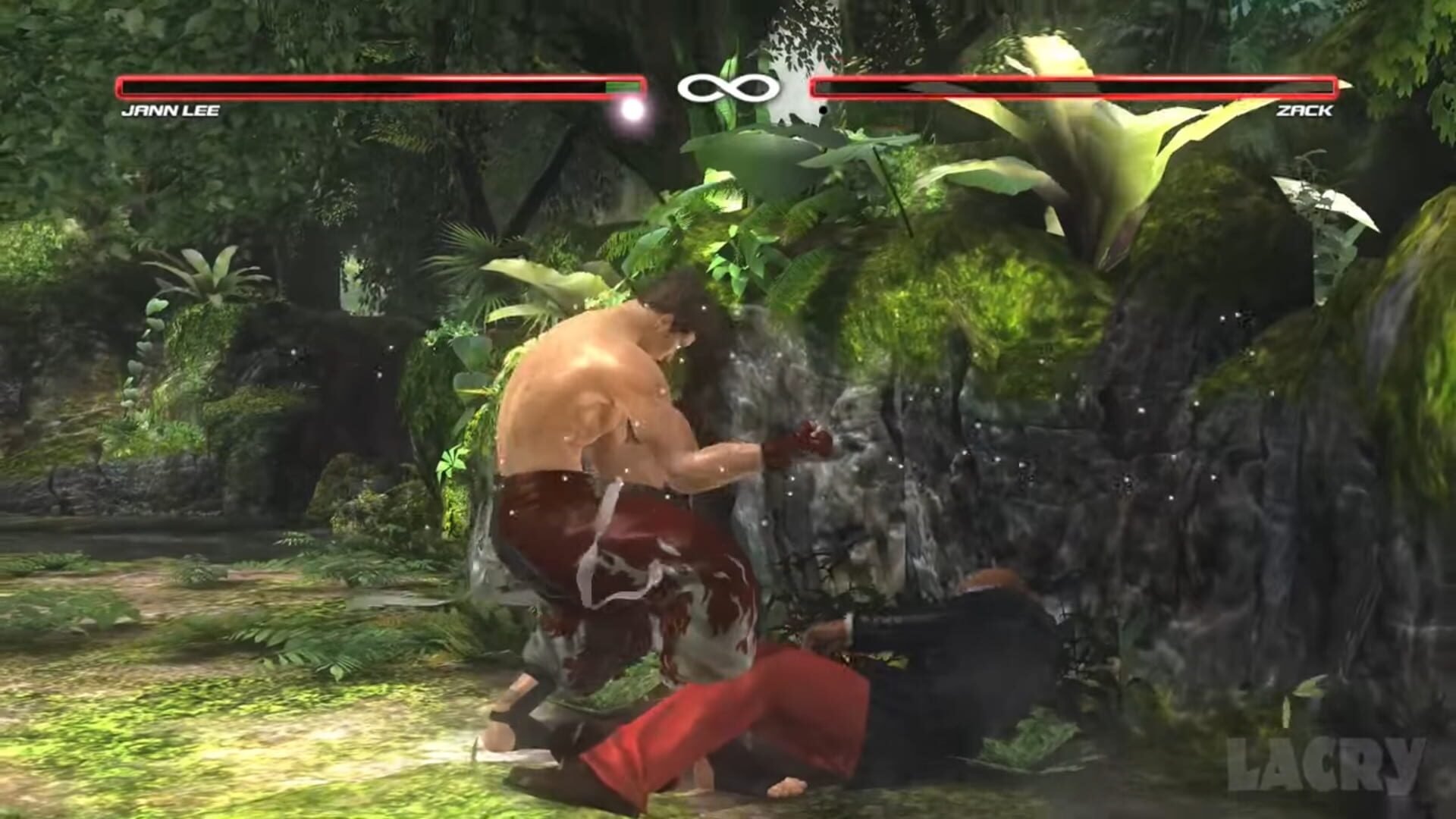The height and width of the screenshot is (819, 1456).
Task: Expand the left health bar frame
Action: pos(379,87)
